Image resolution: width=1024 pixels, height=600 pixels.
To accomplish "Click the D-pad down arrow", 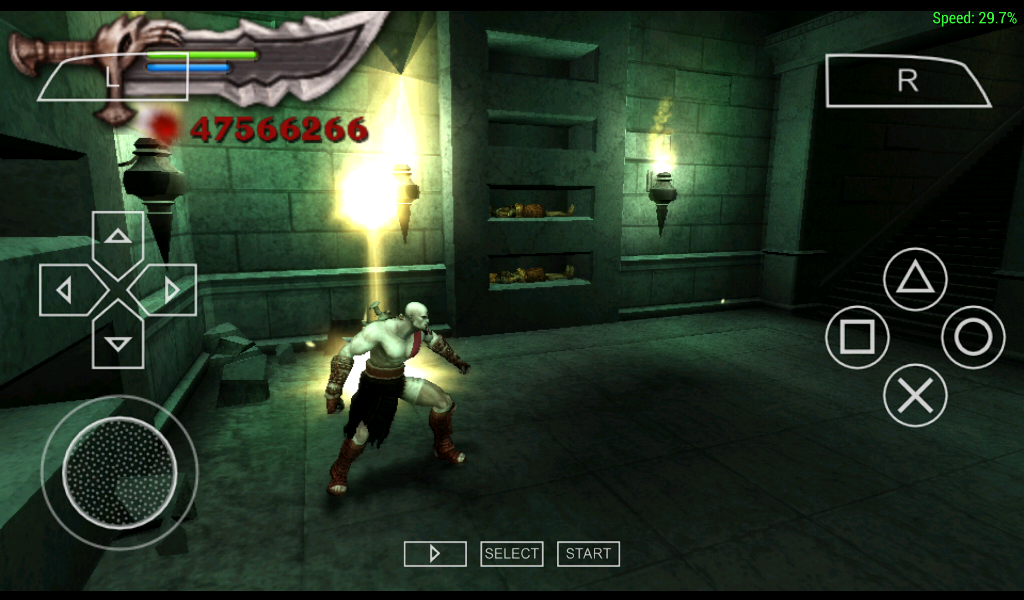I will [x=118, y=342].
